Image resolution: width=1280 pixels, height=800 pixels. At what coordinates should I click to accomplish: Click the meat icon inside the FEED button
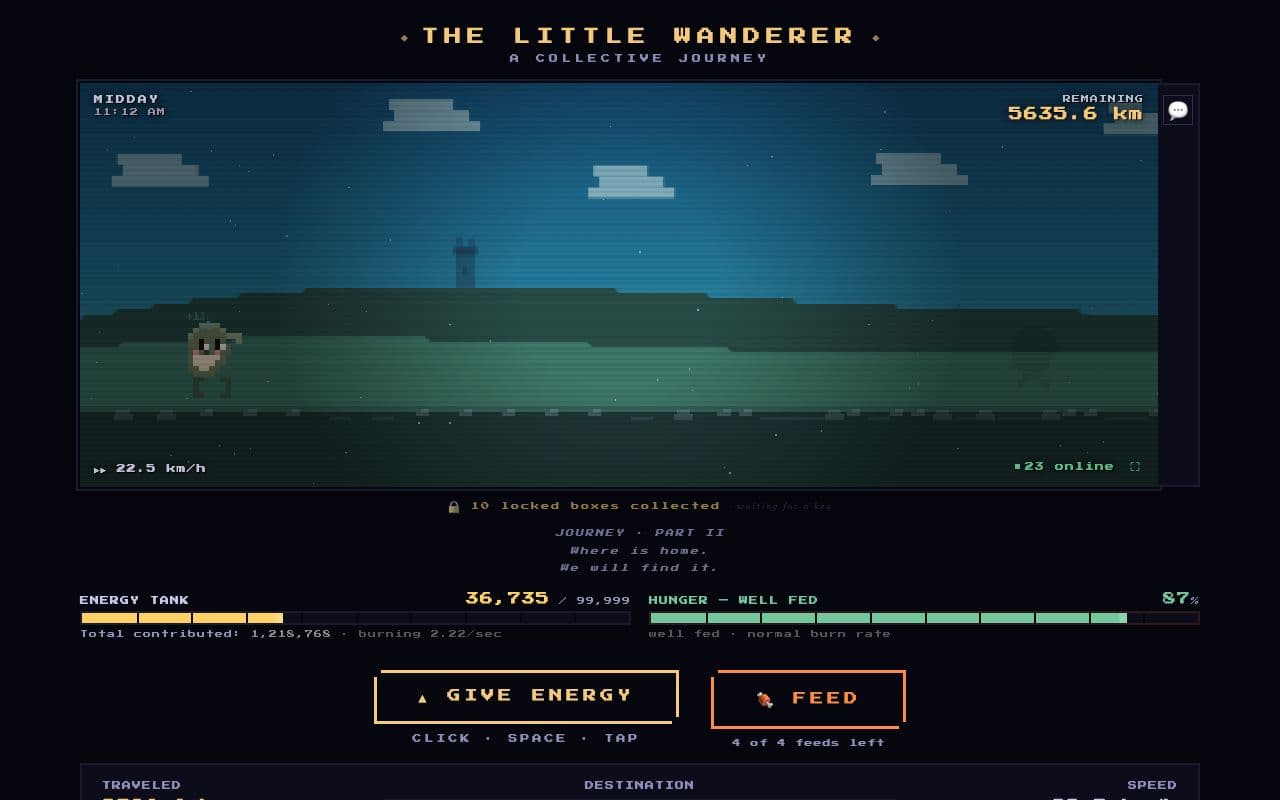pyautogui.click(x=763, y=700)
